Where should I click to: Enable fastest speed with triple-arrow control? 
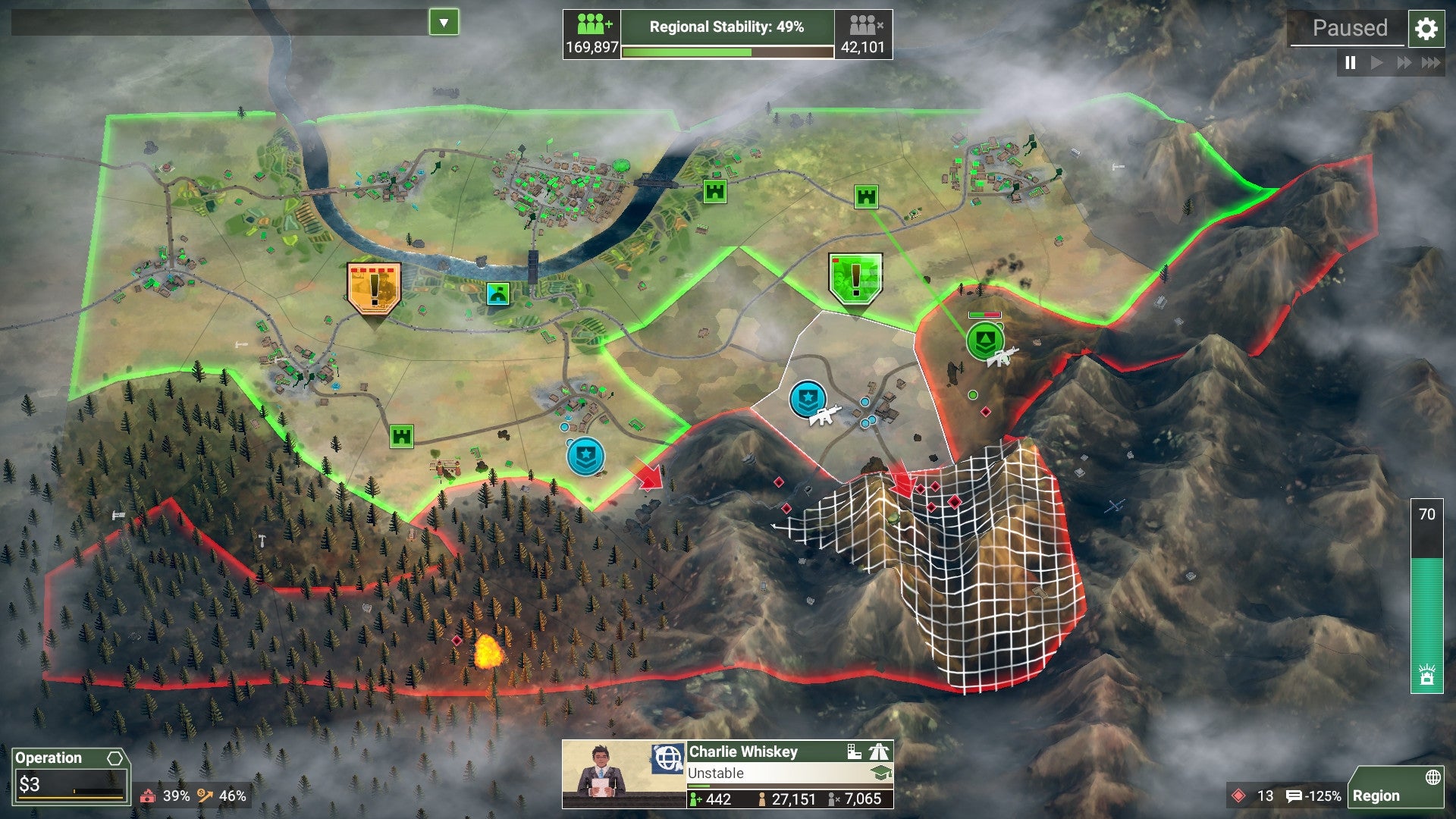(1431, 64)
